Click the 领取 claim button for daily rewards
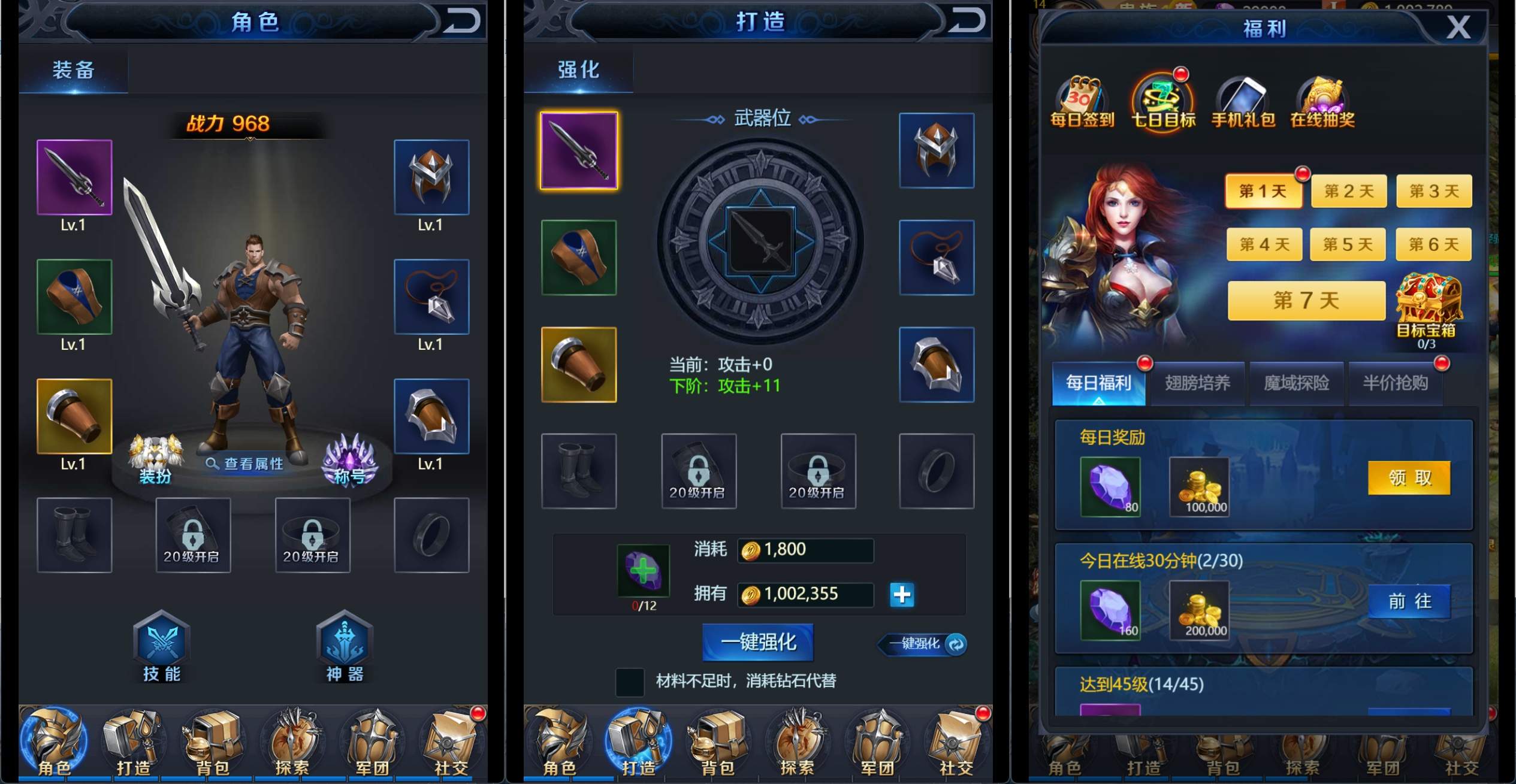Viewport: 1516px width, 784px height. 1409,477
